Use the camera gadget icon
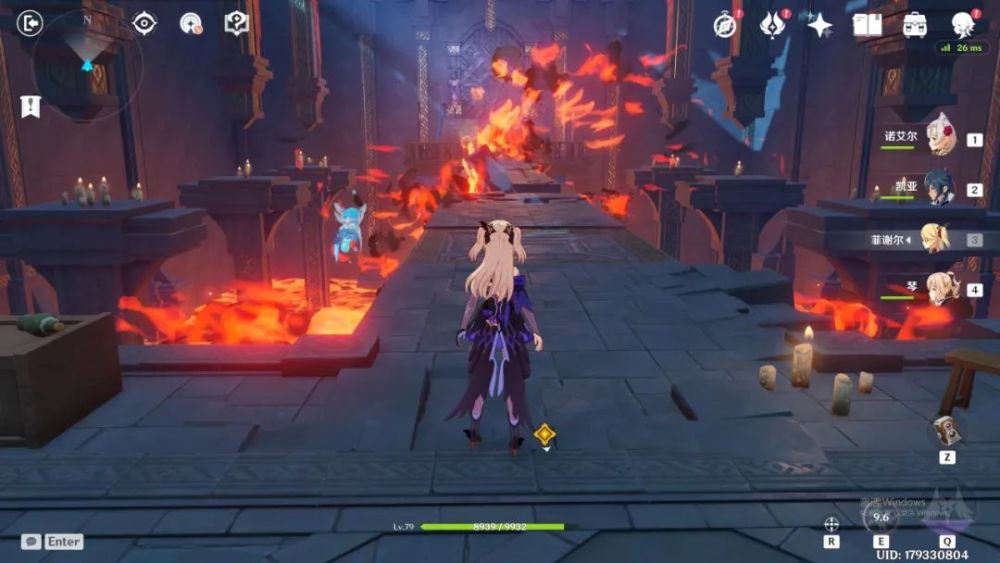This screenshot has height=563, width=1000. [x=946, y=430]
